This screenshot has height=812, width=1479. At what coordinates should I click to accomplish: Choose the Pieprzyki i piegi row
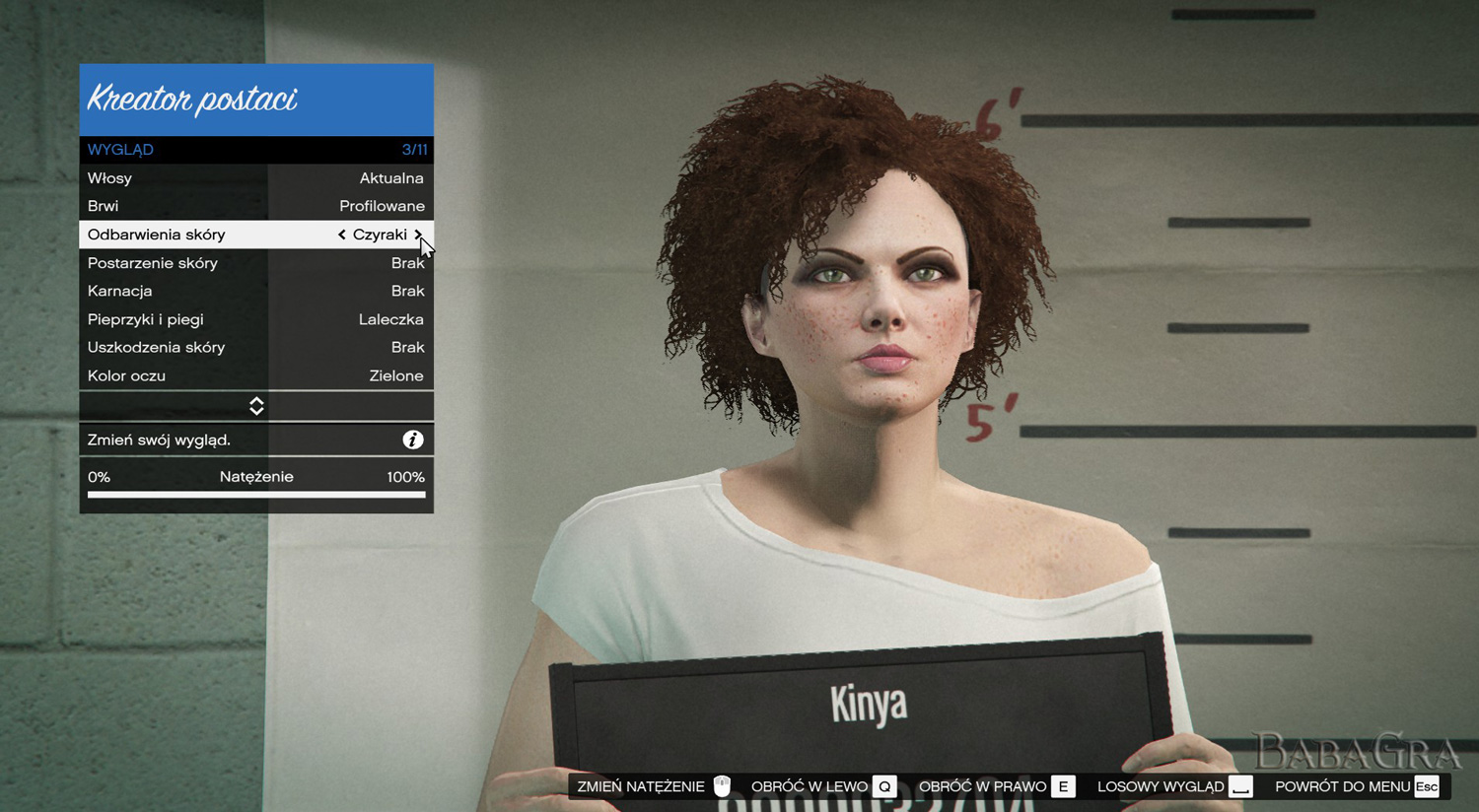[x=255, y=319]
